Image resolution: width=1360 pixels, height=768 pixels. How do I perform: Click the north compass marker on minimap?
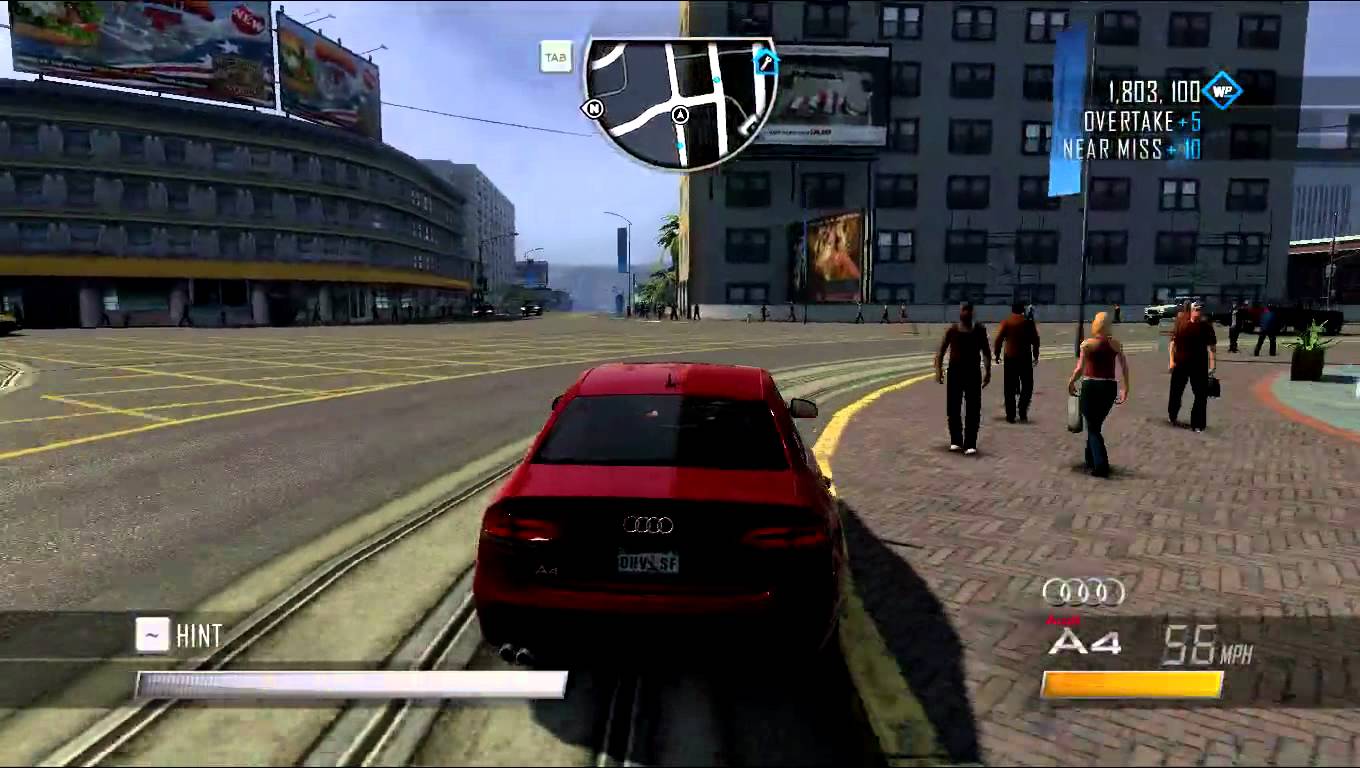click(x=594, y=108)
